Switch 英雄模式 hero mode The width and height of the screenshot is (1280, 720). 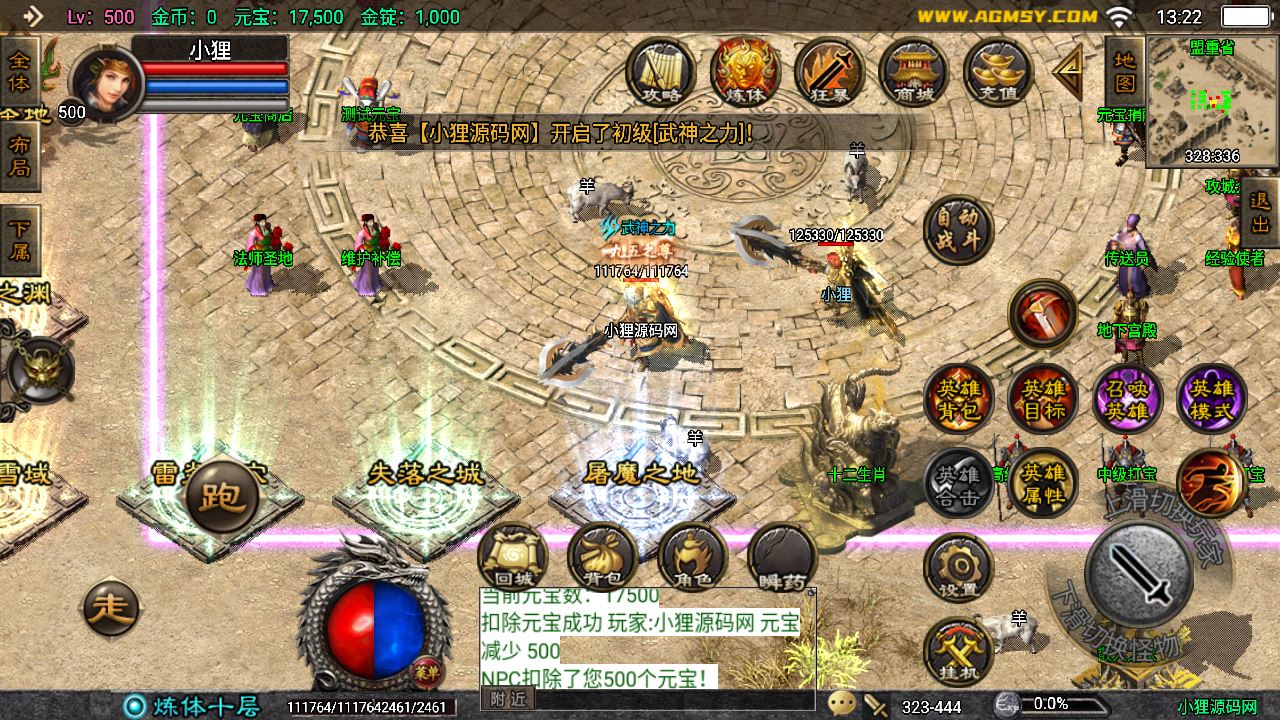coord(1211,397)
